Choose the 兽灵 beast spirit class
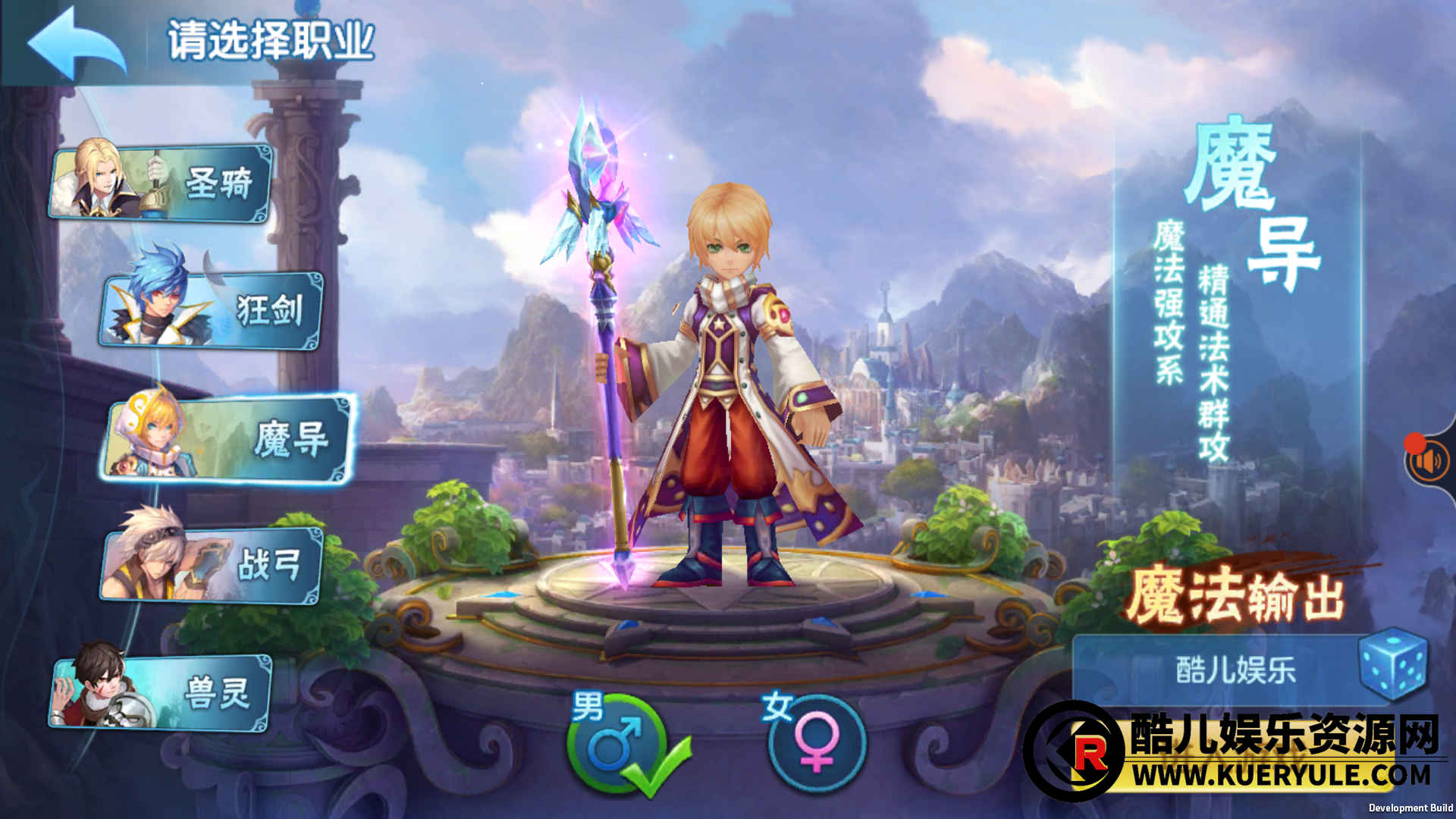Screen dimensions: 1456x819 point(162,692)
